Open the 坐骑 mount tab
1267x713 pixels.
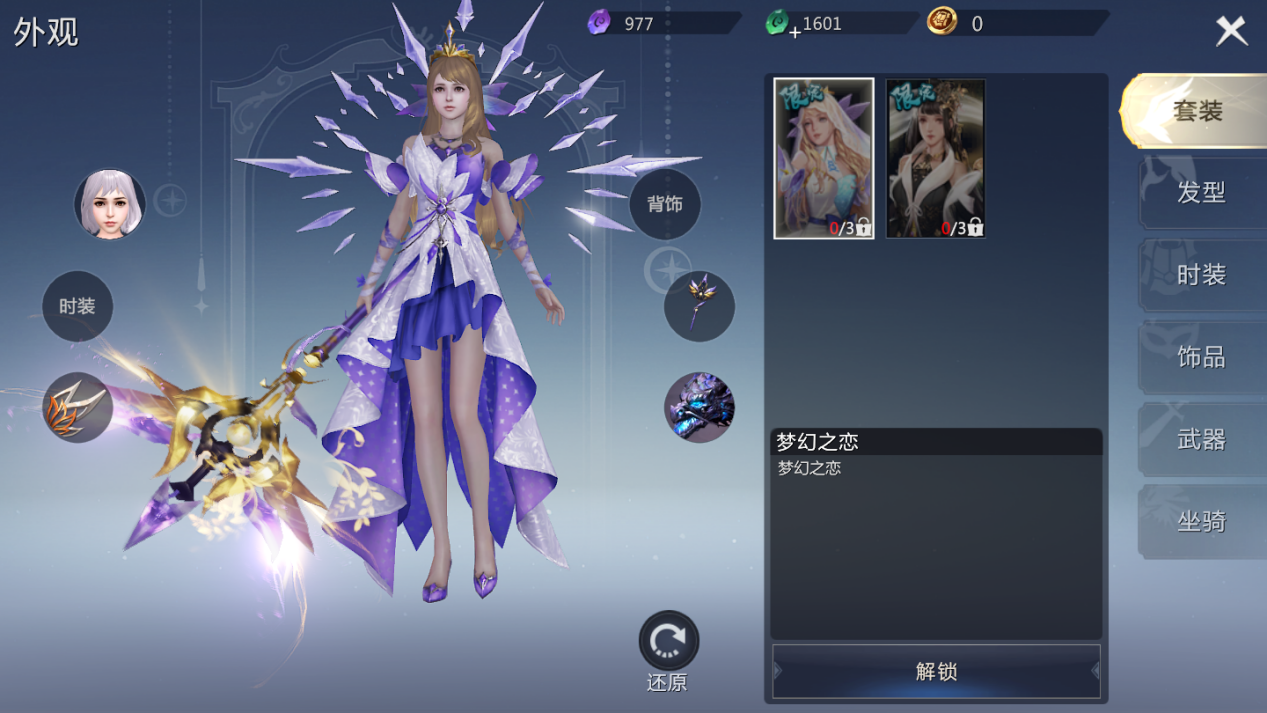(x=1200, y=520)
